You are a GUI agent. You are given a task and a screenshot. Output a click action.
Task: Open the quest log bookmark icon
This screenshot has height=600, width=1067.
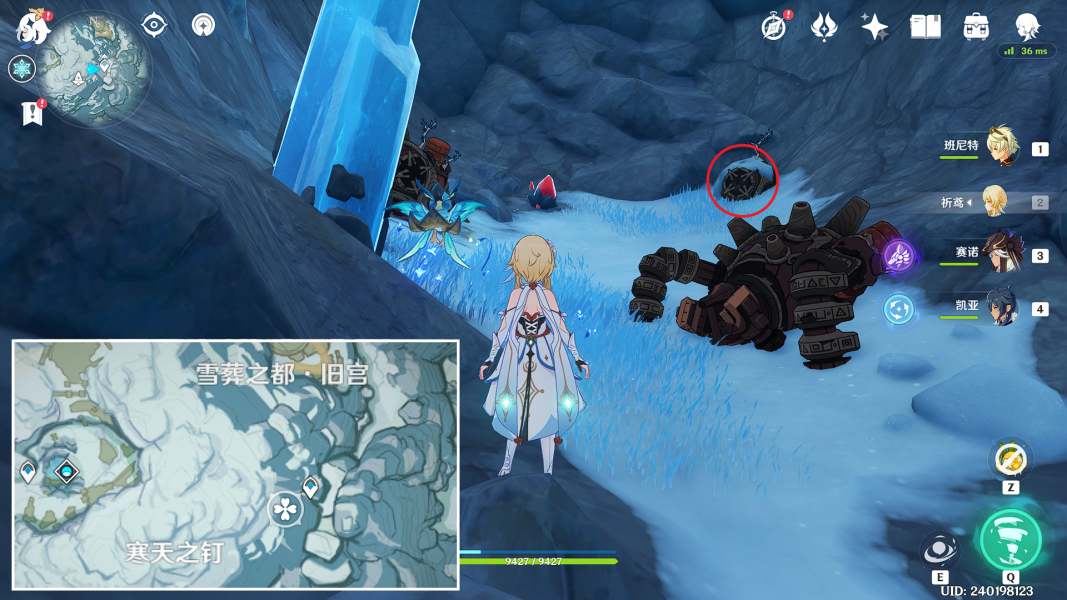click(x=30, y=113)
